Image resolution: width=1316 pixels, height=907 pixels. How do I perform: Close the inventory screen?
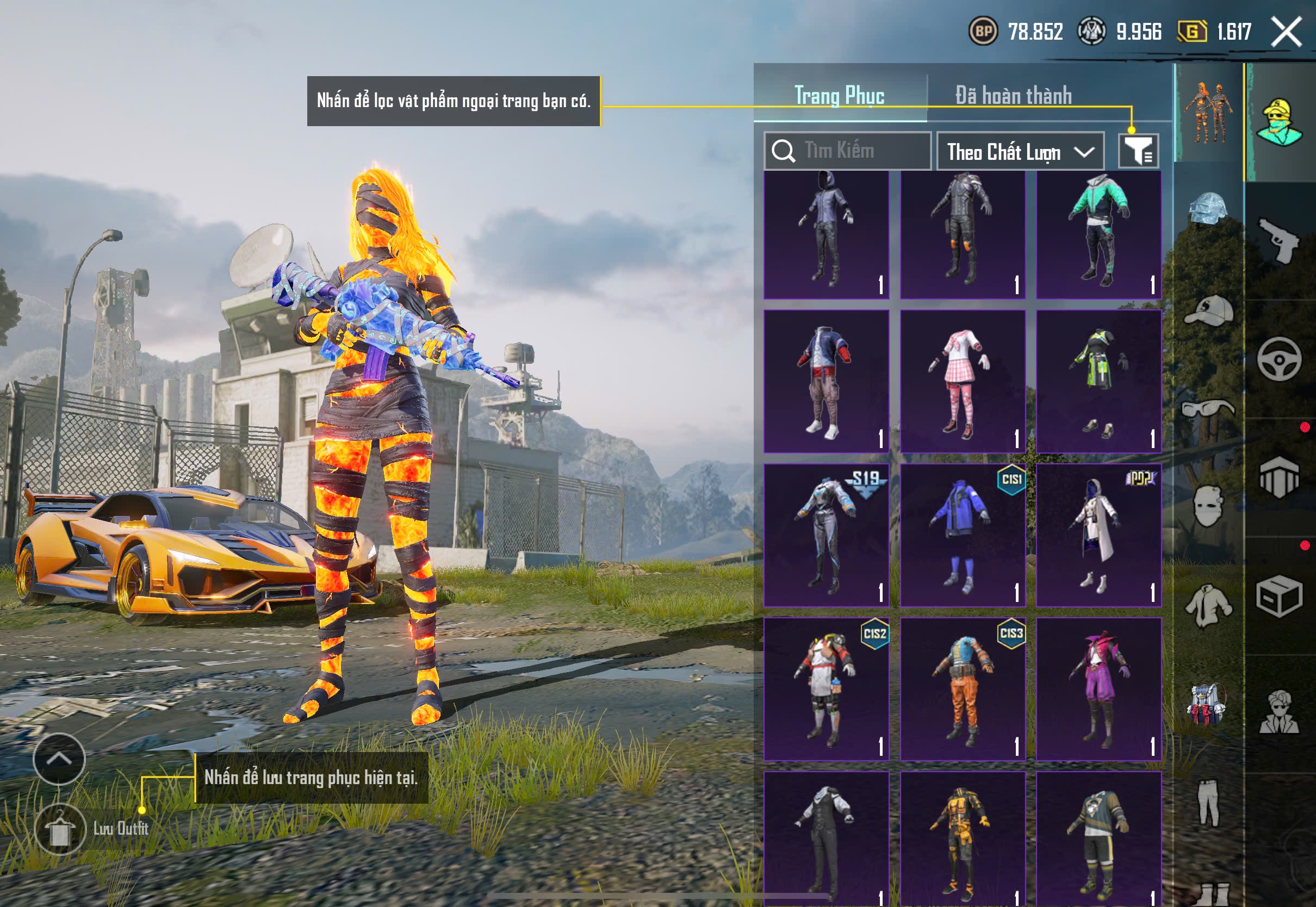[1287, 32]
